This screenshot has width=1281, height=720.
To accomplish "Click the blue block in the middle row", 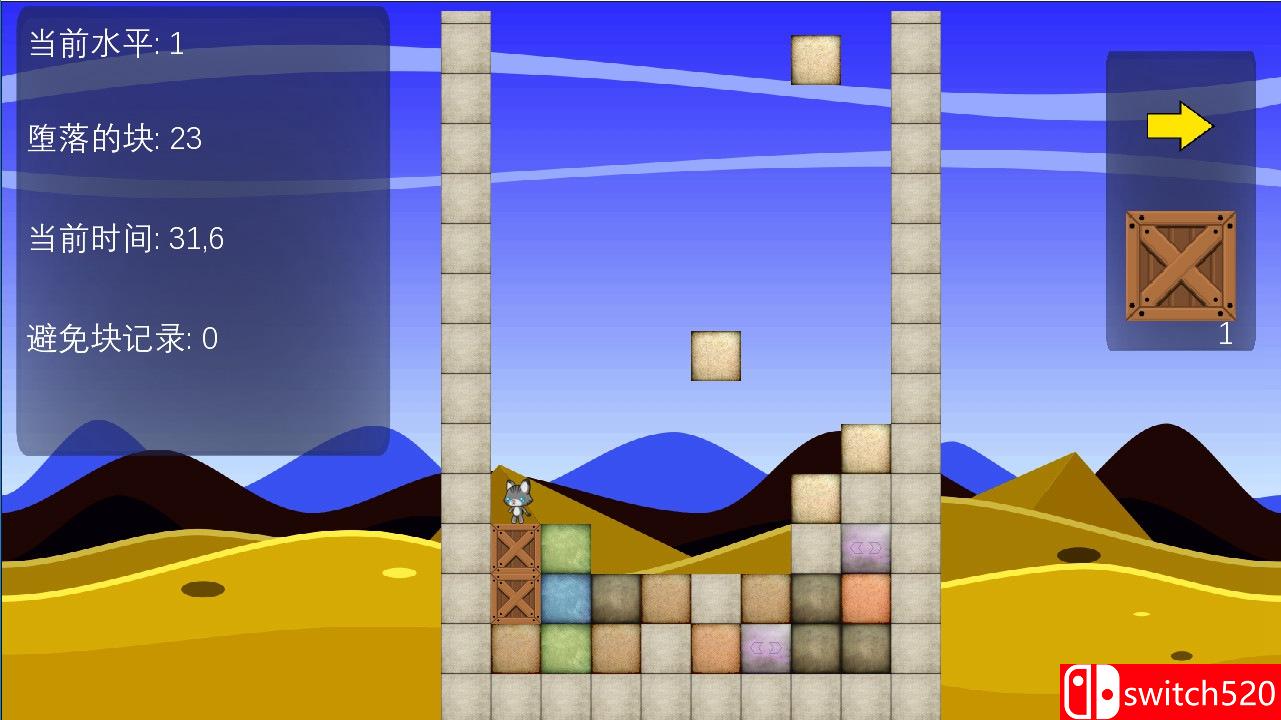I will pyautogui.click(x=565, y=597).
